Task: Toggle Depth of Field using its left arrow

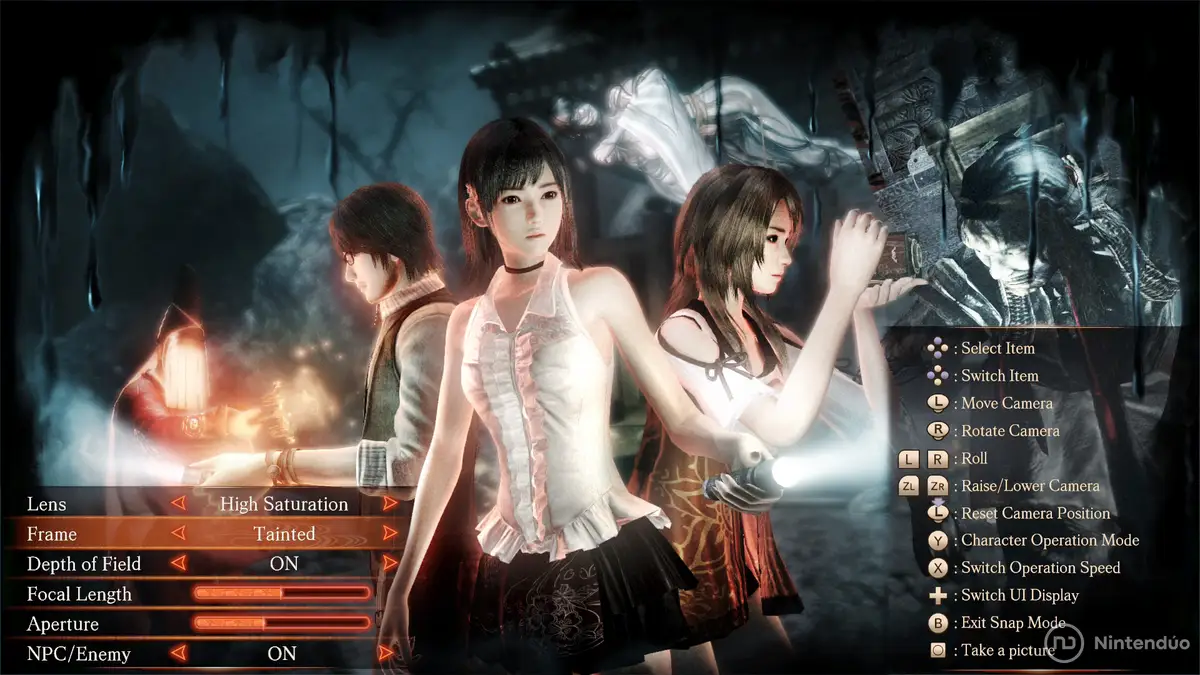Action: coord(179,564)
